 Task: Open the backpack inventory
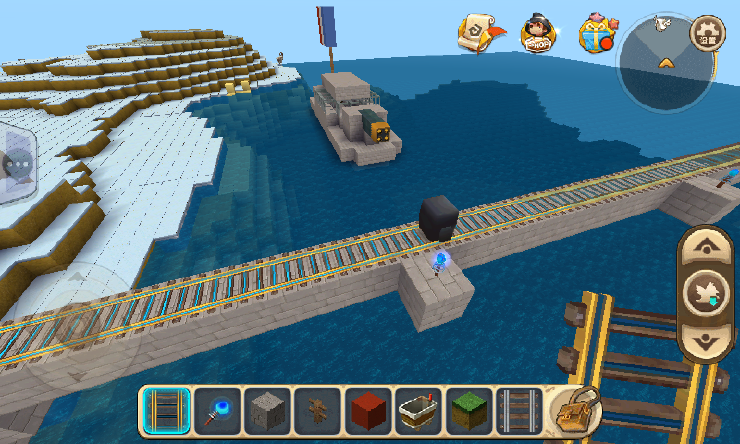click(x=575, y=409)
